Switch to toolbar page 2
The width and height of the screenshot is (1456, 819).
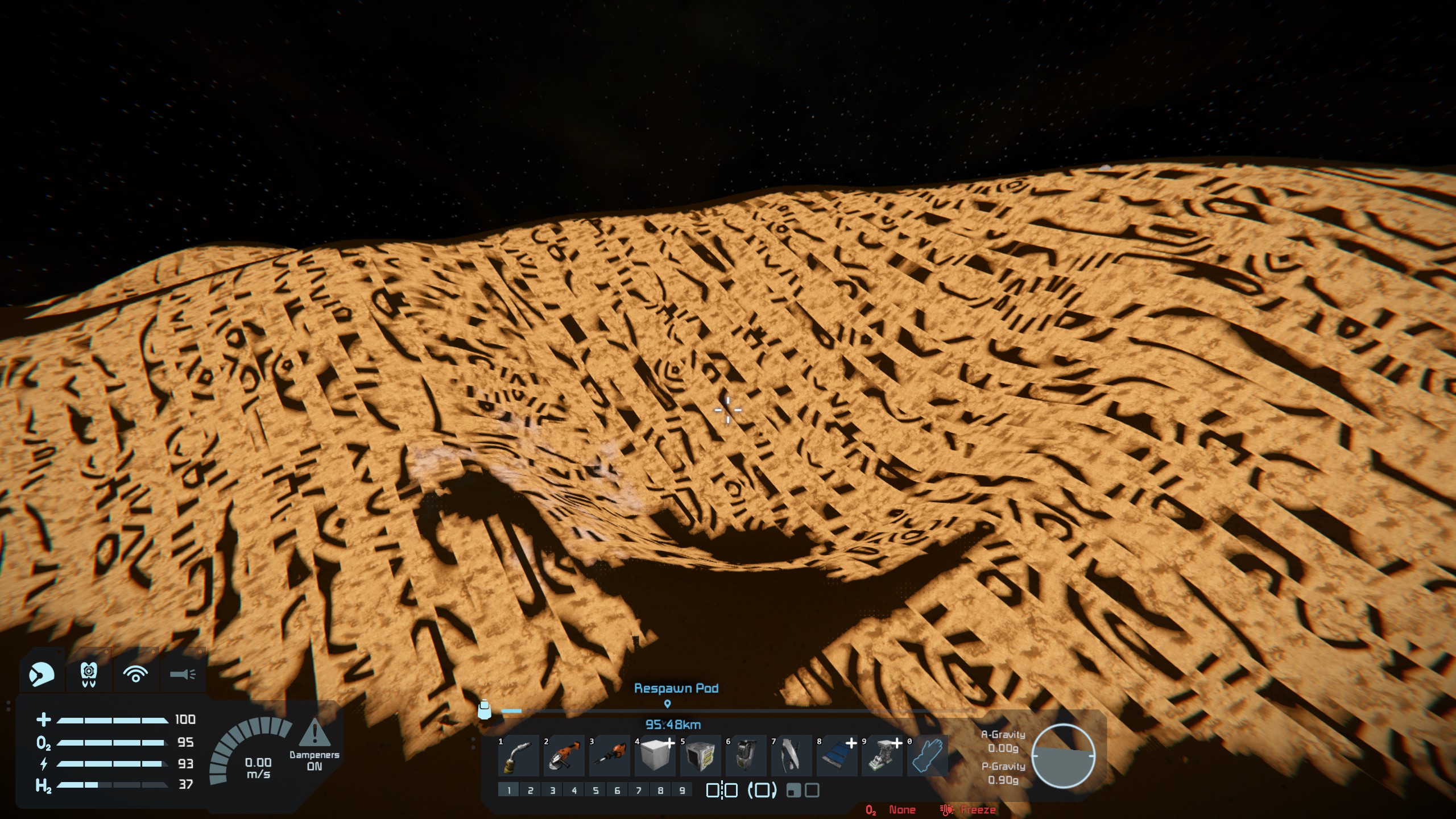click(x=530, y=790)
